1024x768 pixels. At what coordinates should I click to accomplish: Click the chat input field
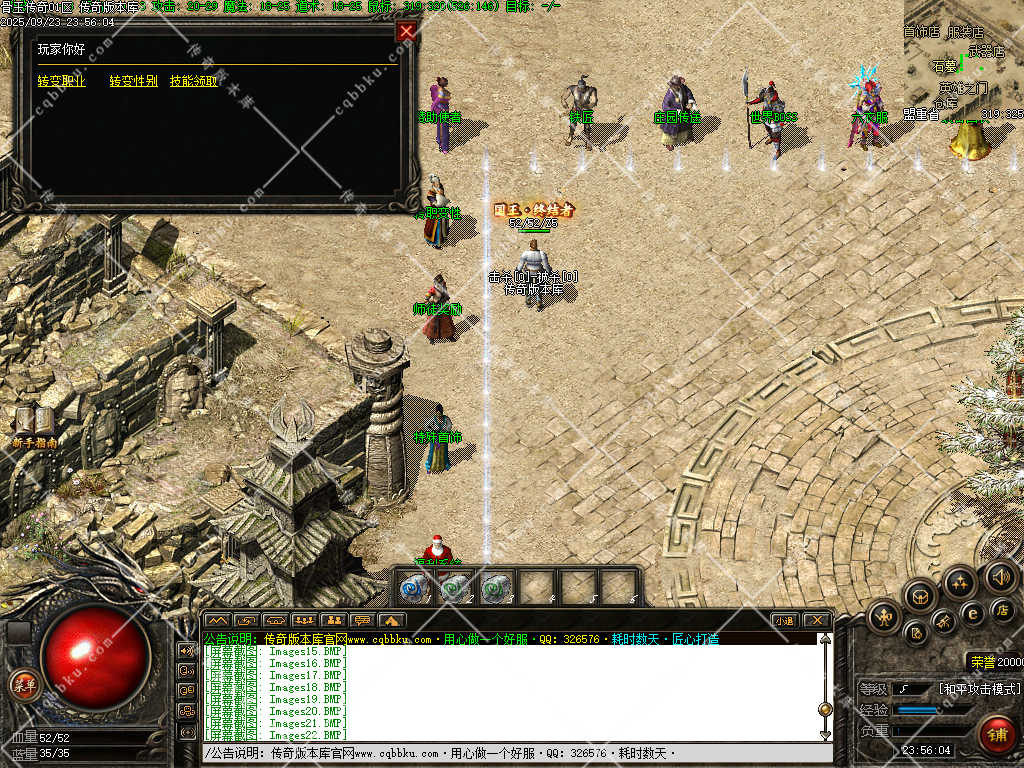510,752
